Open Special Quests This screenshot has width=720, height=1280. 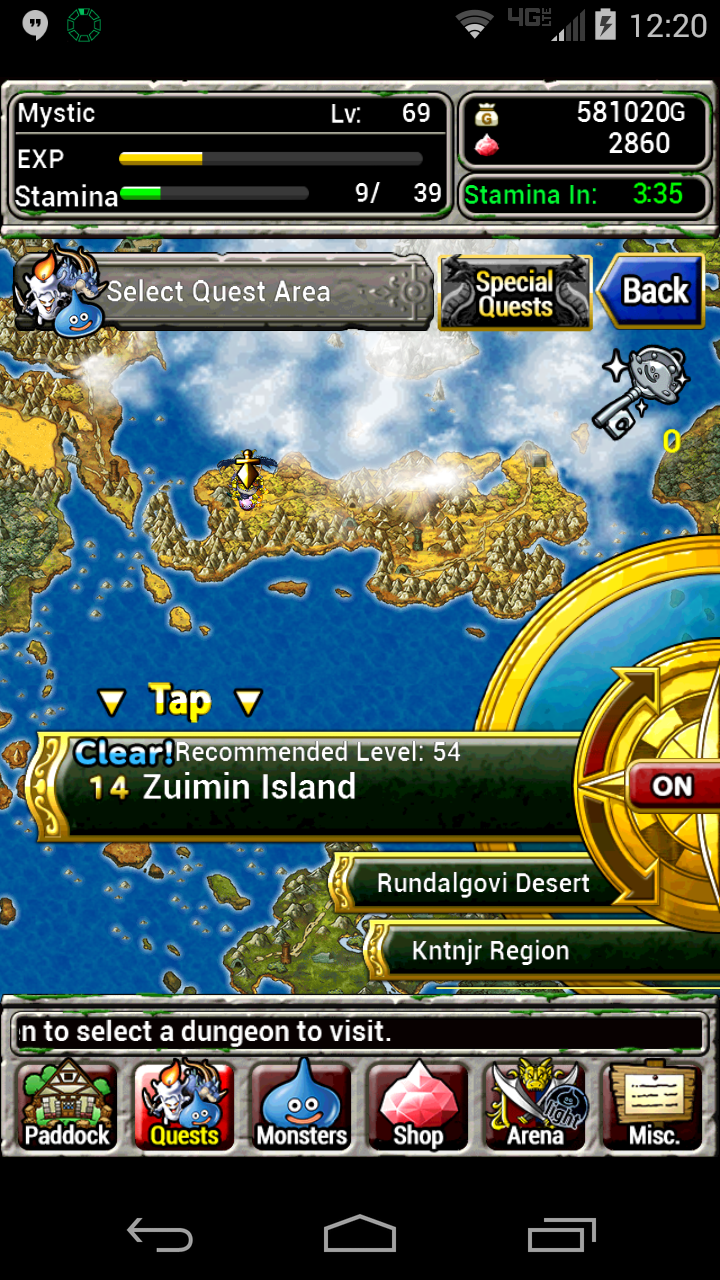pos(515,293)
